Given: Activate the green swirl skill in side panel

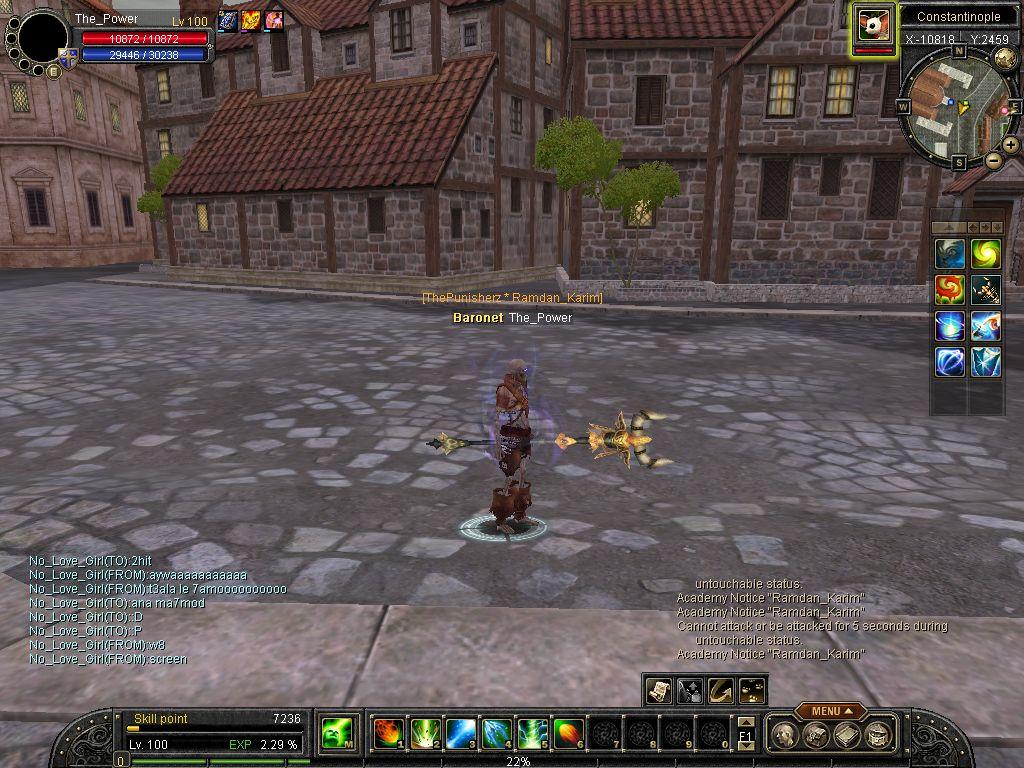Looking at the screenshot, I should click(986, 254).
